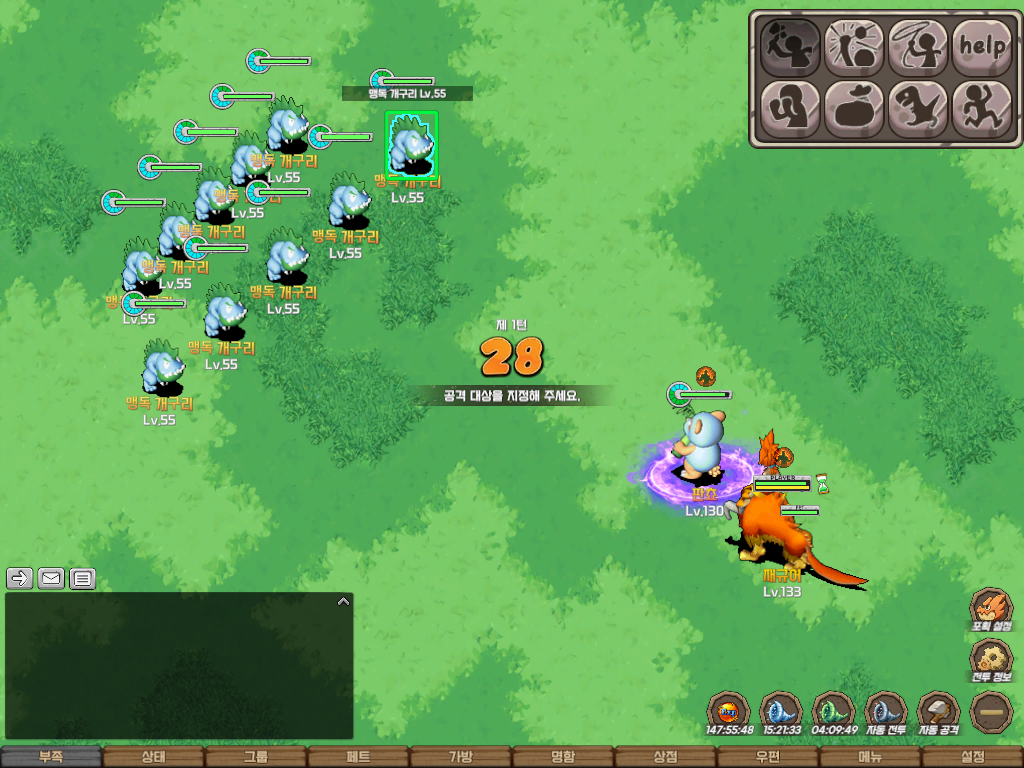The image size is (1024, 768).
Task: Choose the guard defend command
Action: (790, 108)
